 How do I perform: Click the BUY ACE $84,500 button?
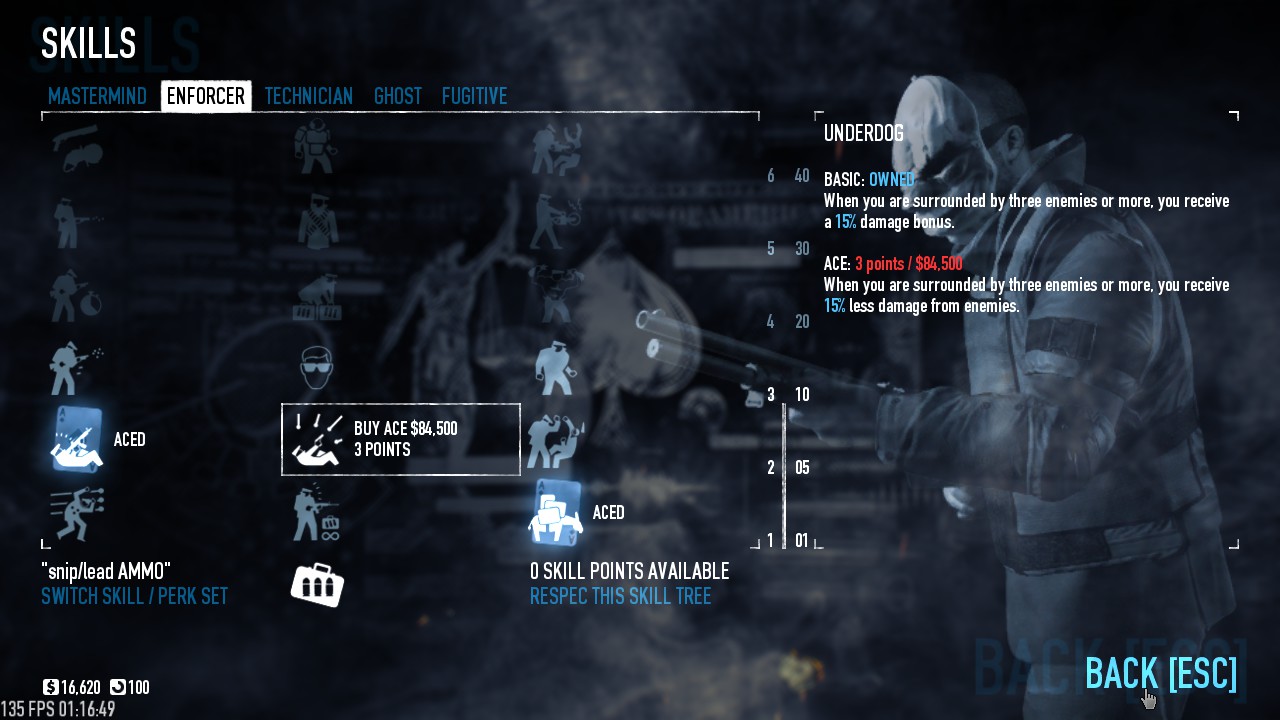[x=400, y=438]
